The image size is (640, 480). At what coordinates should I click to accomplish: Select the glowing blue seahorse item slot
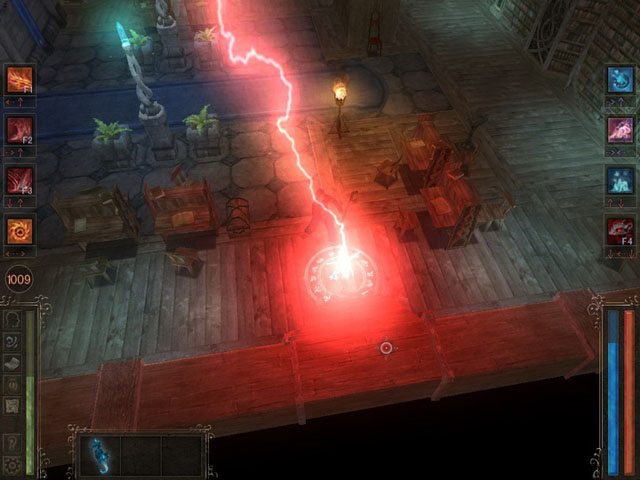pyautogui.click(x=98, y=454)
